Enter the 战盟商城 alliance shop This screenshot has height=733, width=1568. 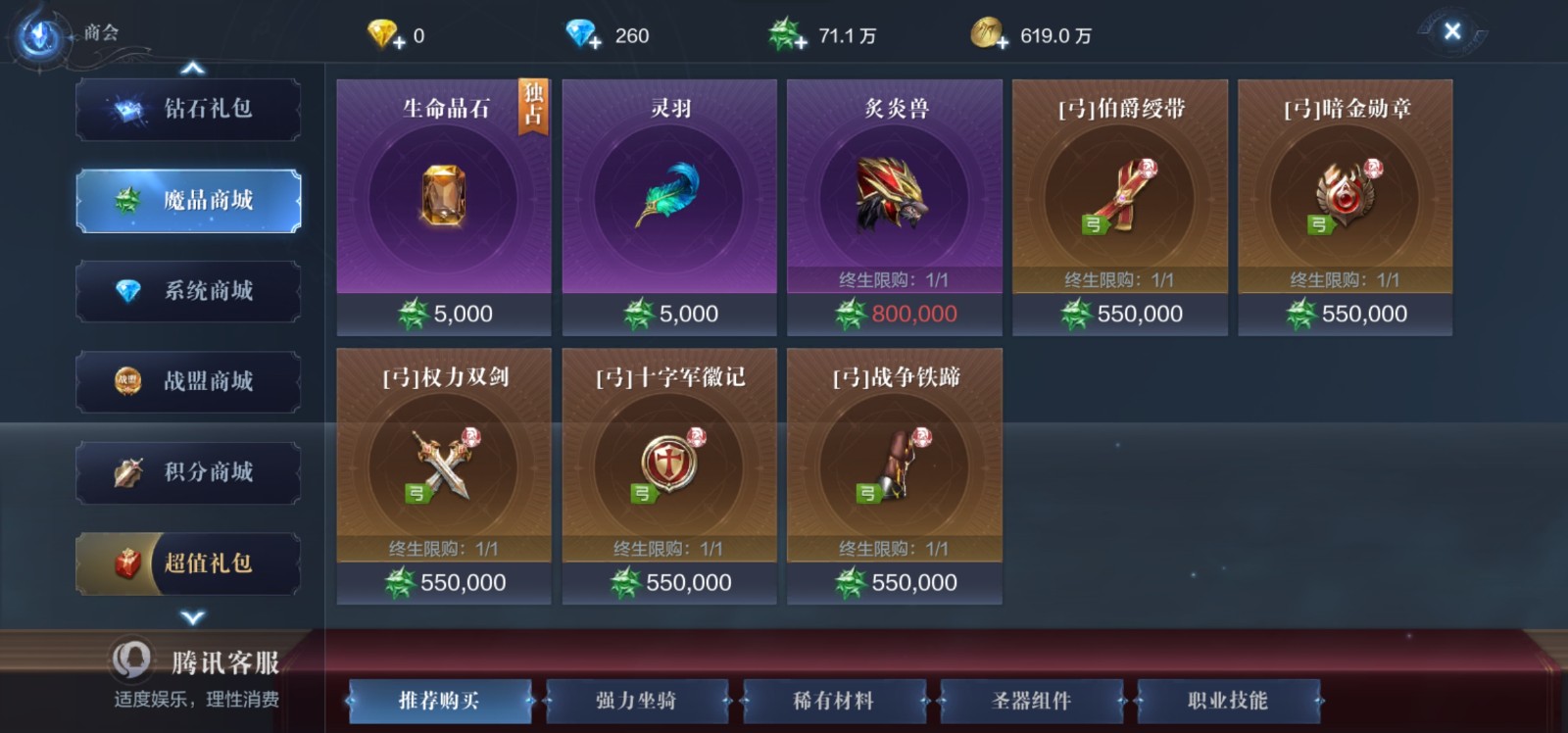[x=188, y=382]
